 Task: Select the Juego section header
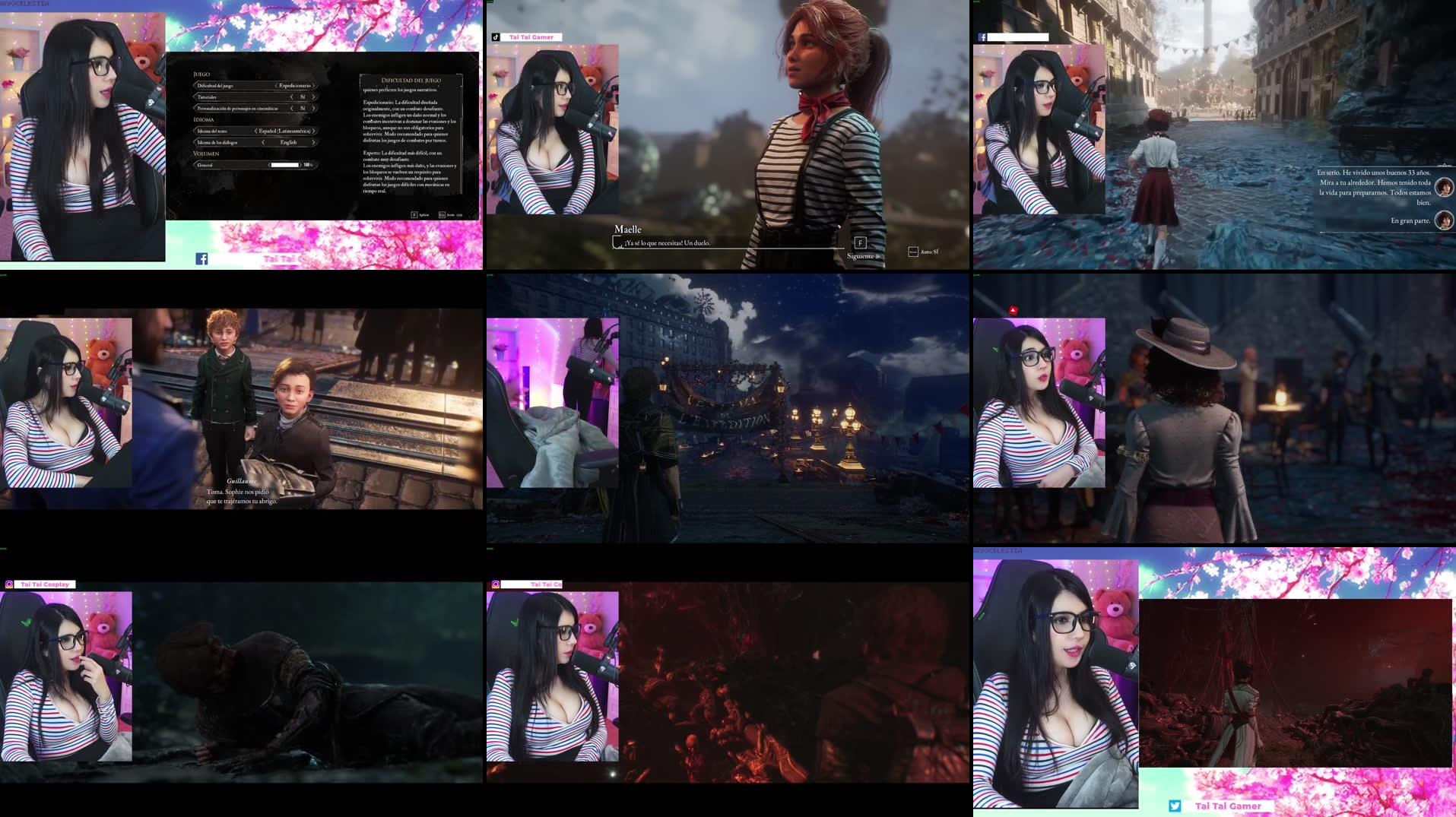203,74
